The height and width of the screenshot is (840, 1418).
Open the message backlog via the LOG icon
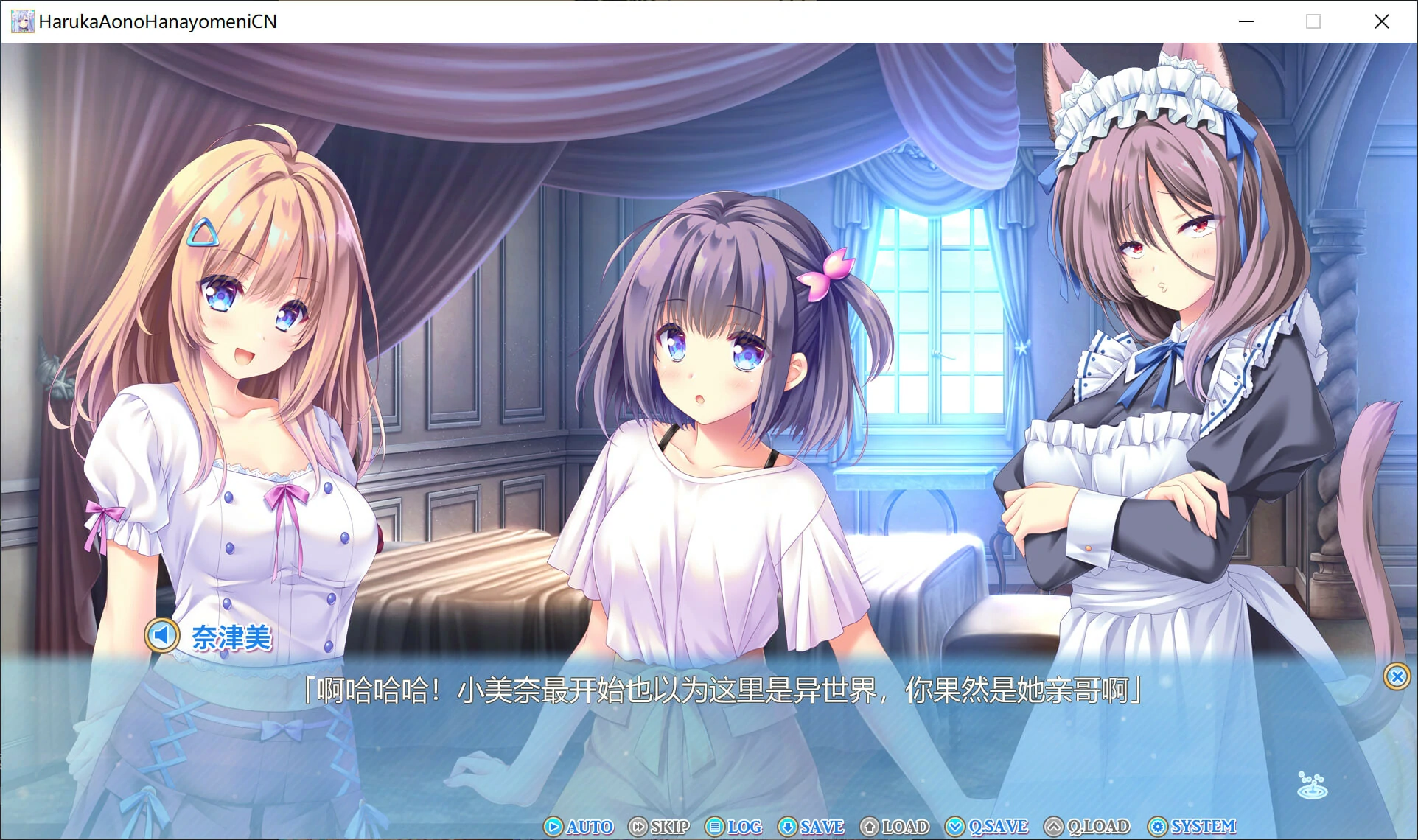[x=714, y=827]
